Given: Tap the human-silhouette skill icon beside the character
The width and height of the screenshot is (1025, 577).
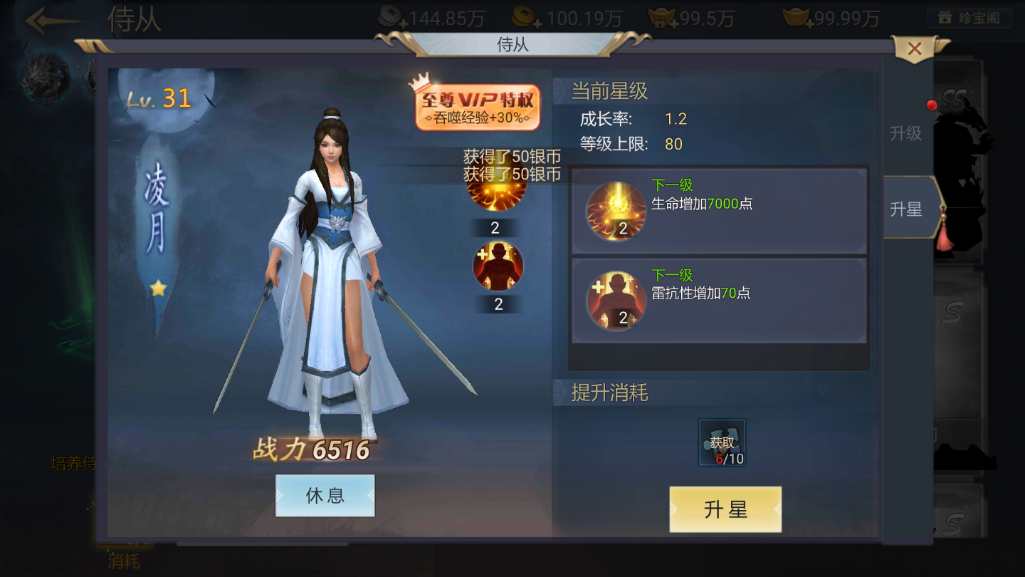Looking at the screenshot, I should [498, 266].
